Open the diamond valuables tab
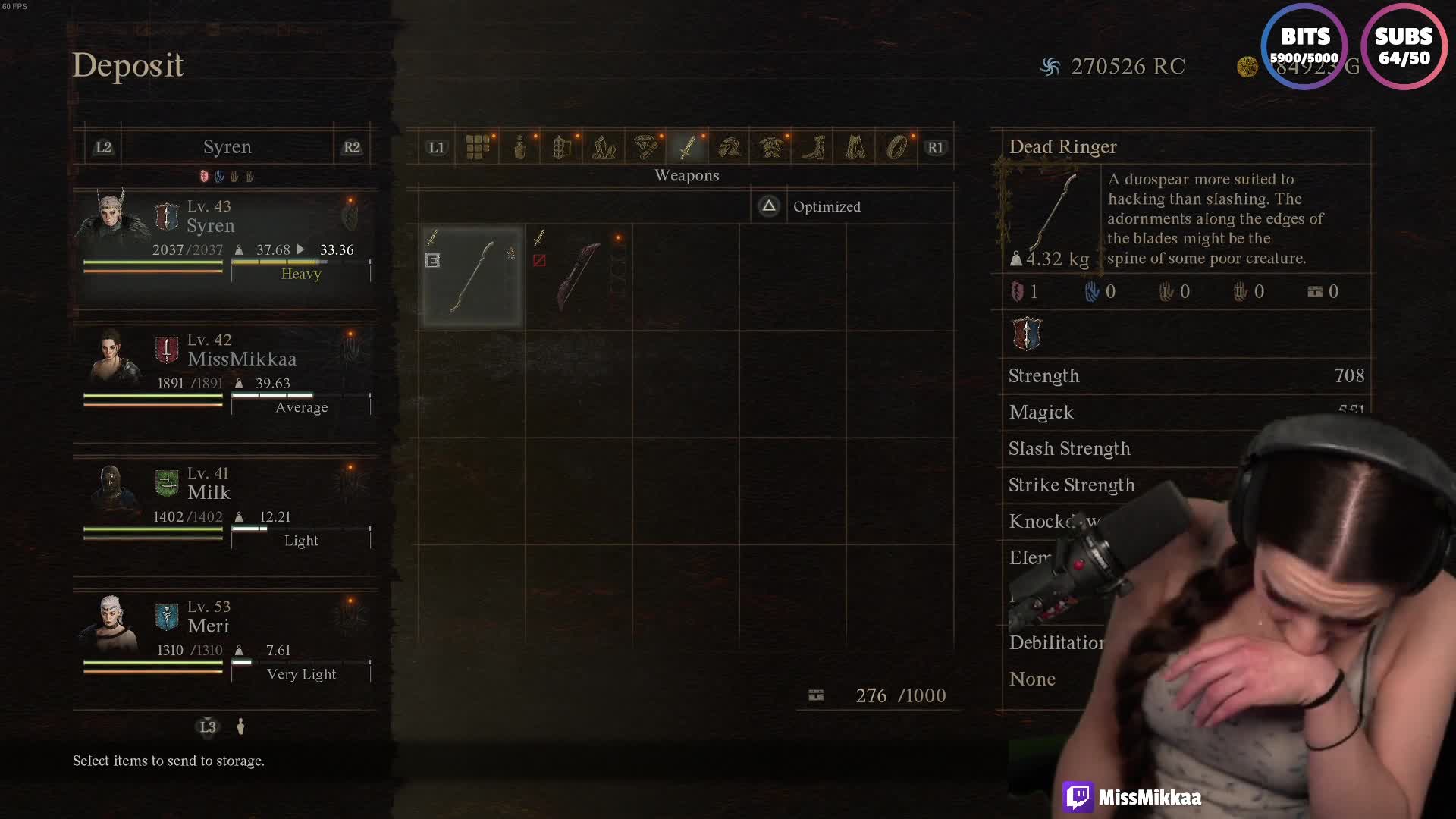The image size is (1456, 819). [x=646, y=147]
